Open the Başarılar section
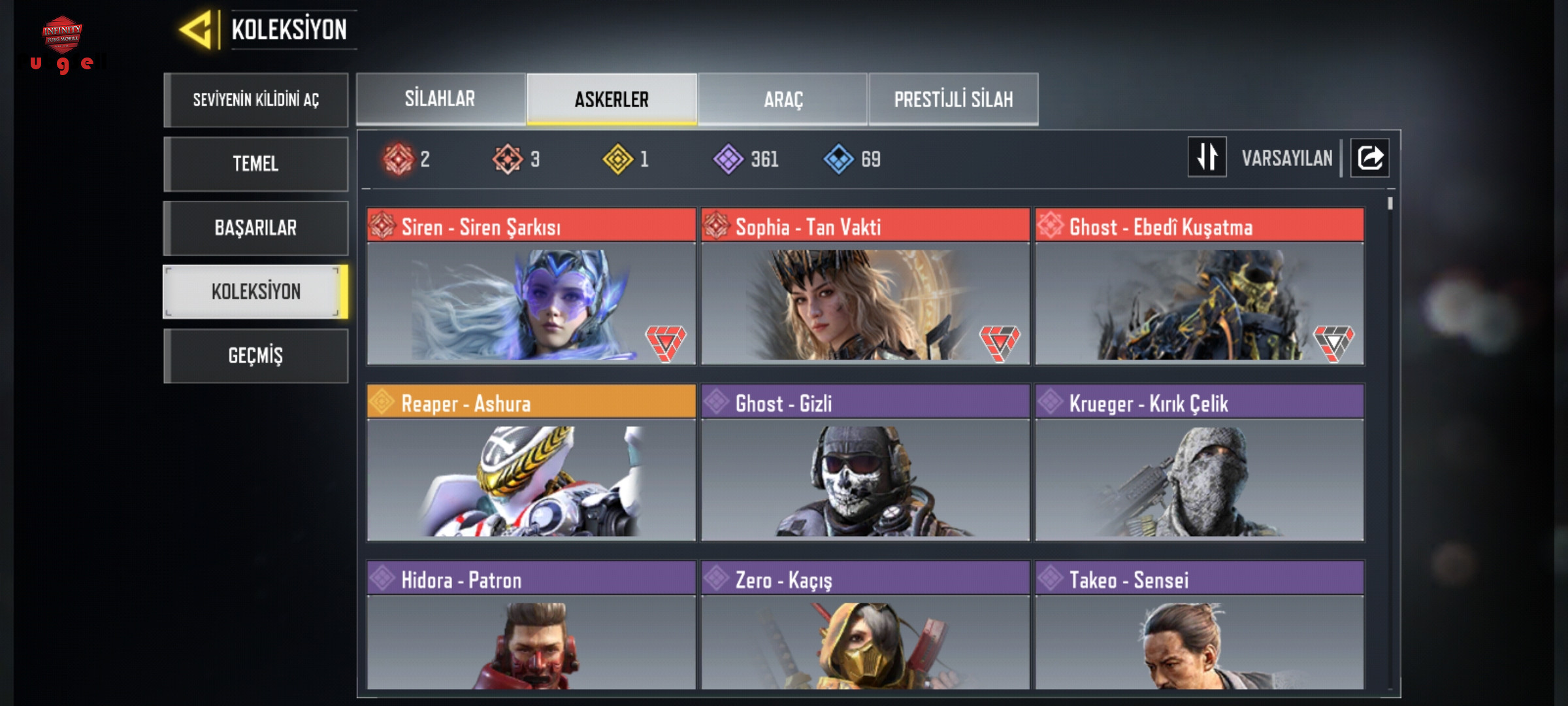 tap(255, 227)
